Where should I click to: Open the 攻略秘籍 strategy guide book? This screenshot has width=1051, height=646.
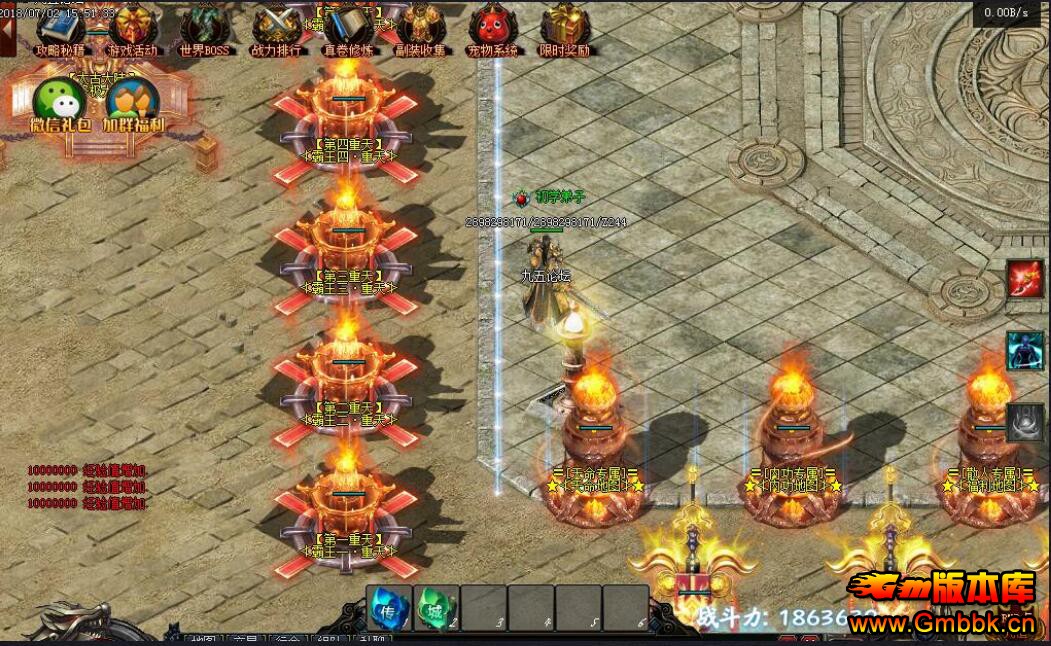[60, 28]
